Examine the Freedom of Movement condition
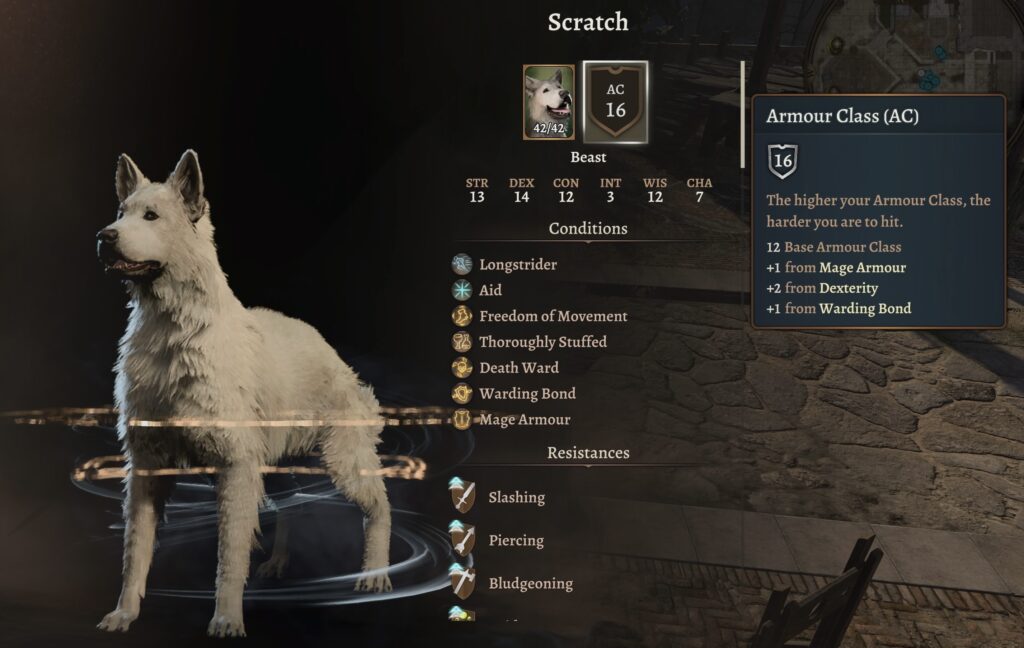The image size is (1024, 648). tap(552, 316)
